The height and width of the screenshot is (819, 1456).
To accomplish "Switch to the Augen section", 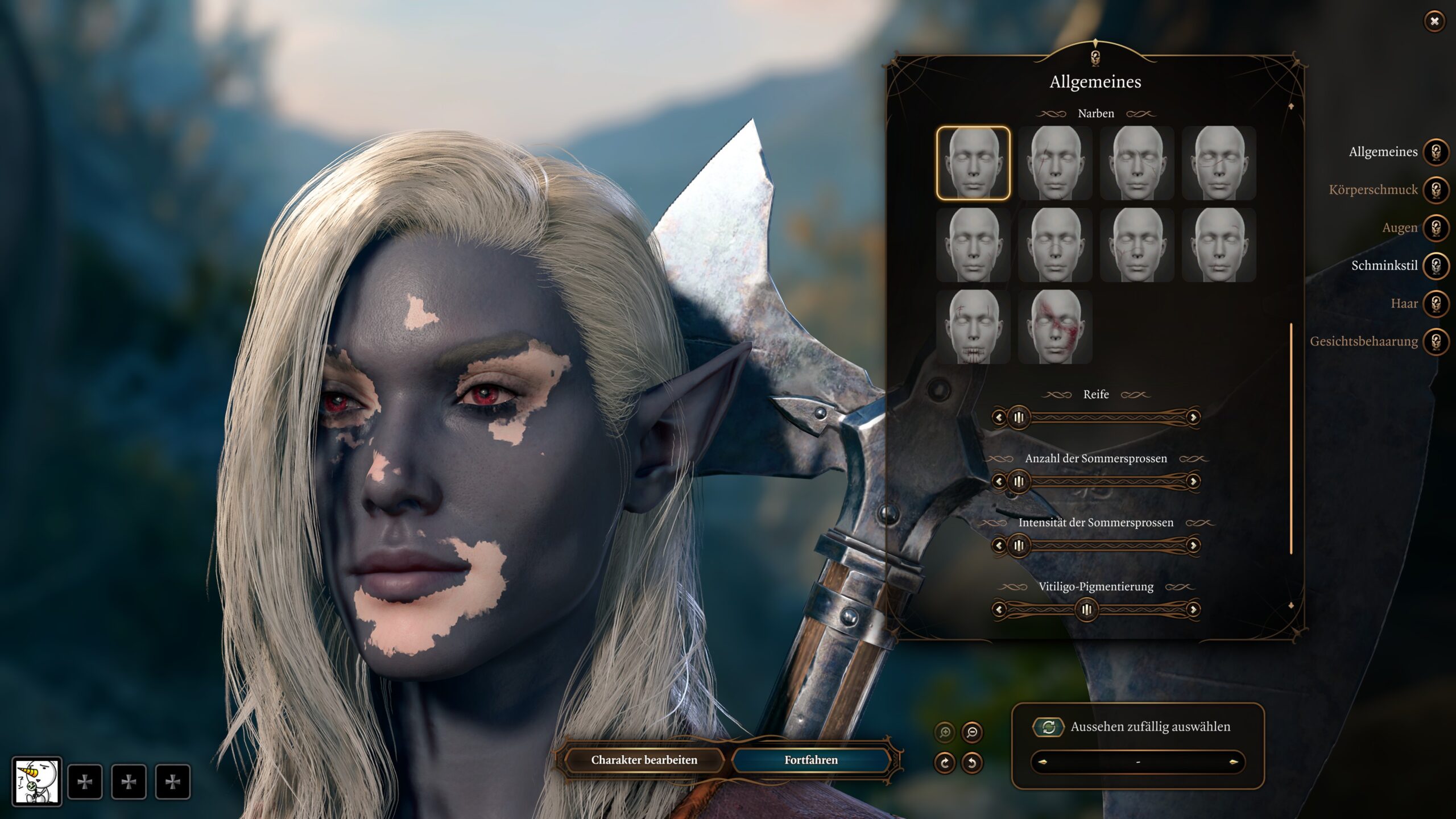I will click(1436, 227).
